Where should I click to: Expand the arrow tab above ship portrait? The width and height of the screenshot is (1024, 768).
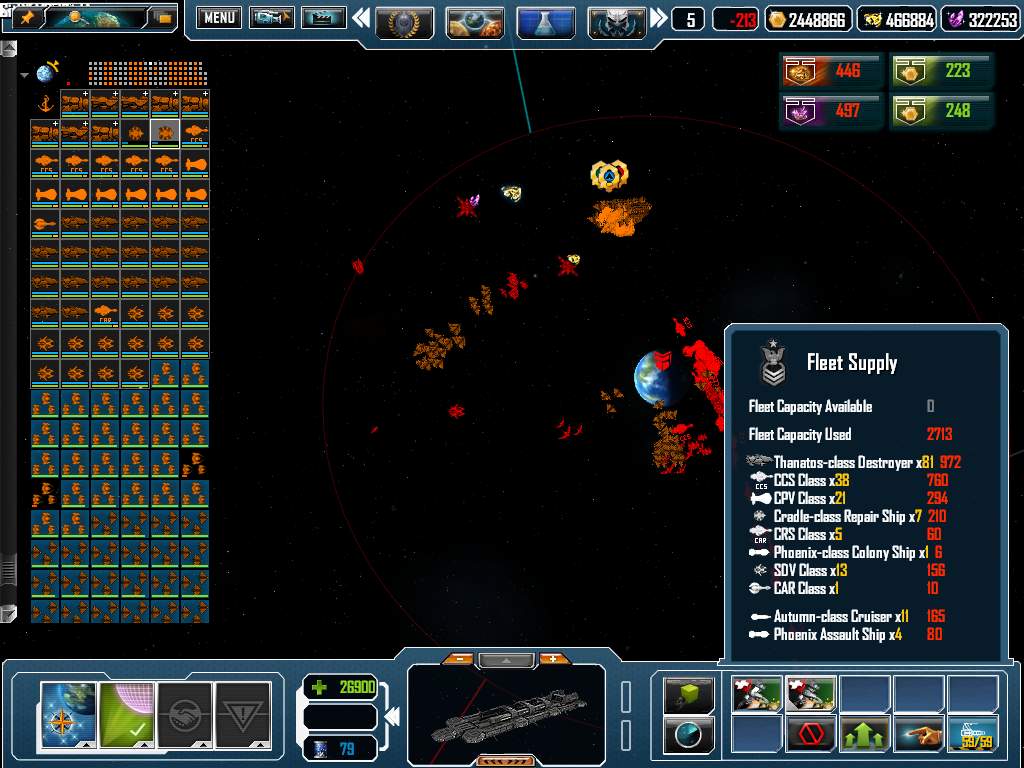pyautogui.click(x=506, y=660)
